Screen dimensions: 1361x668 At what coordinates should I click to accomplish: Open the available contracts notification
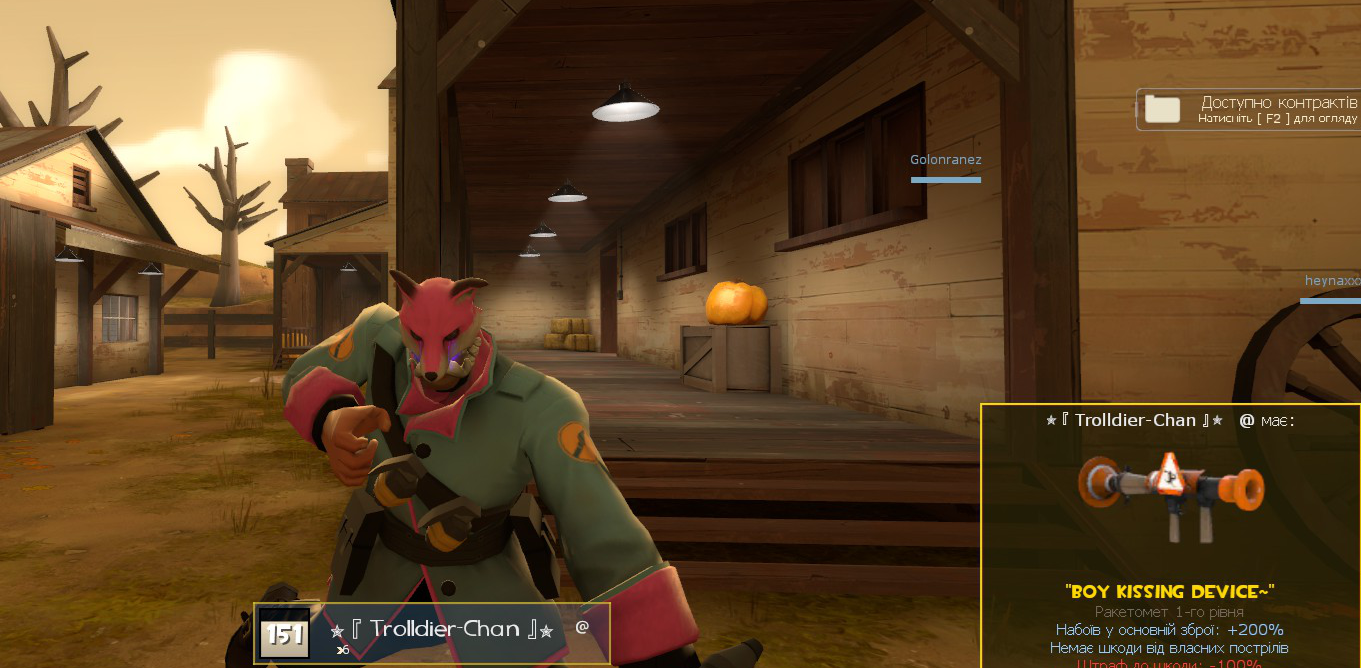tap(1250, 109)
